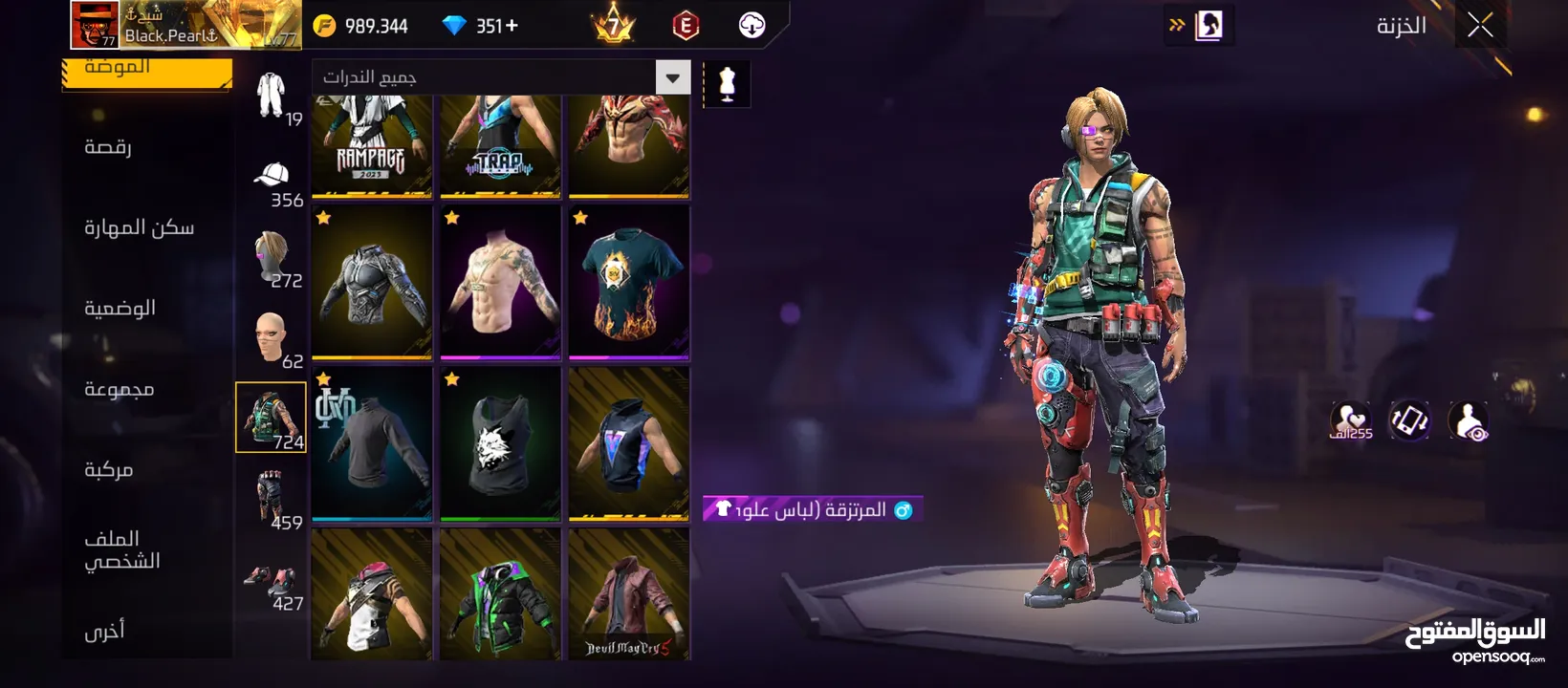Select the مجموعة tab

[119, 389]
